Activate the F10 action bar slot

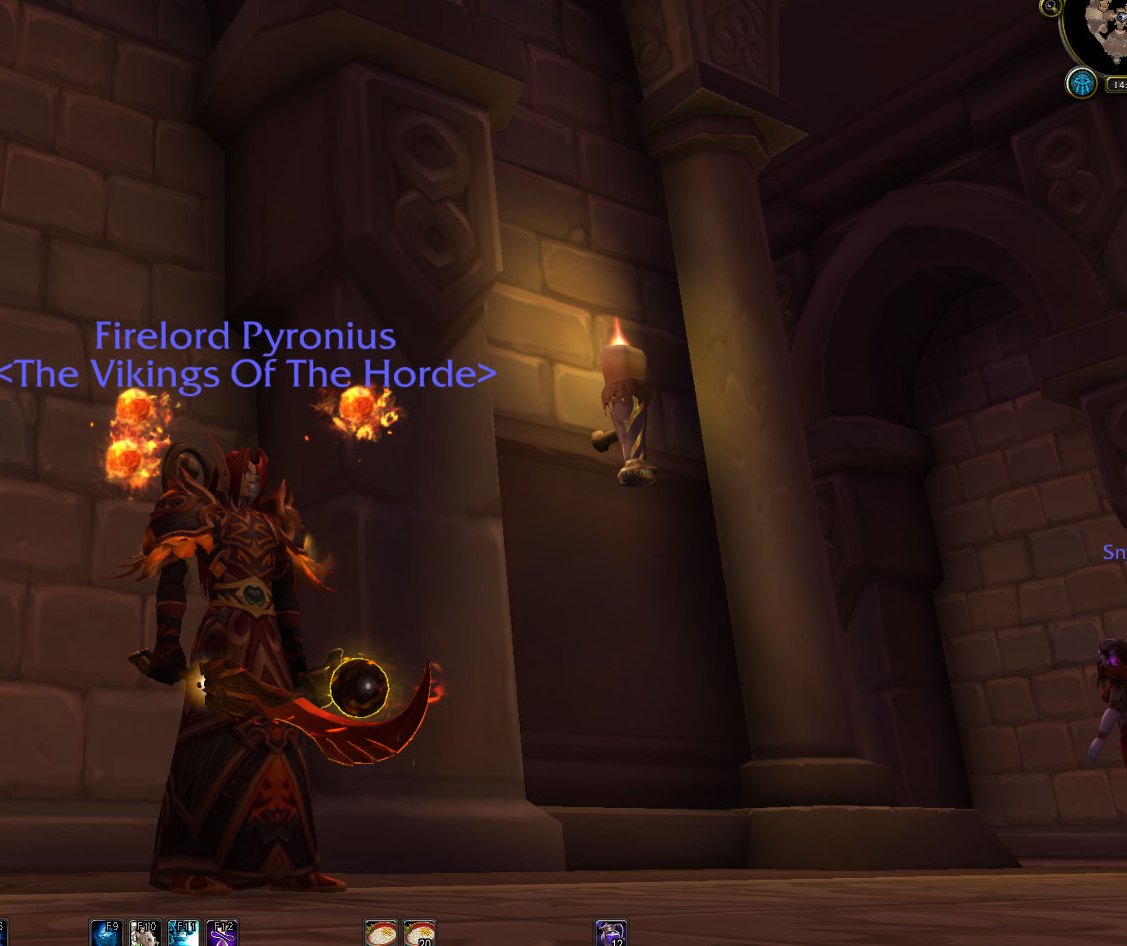tap(145, 934)
